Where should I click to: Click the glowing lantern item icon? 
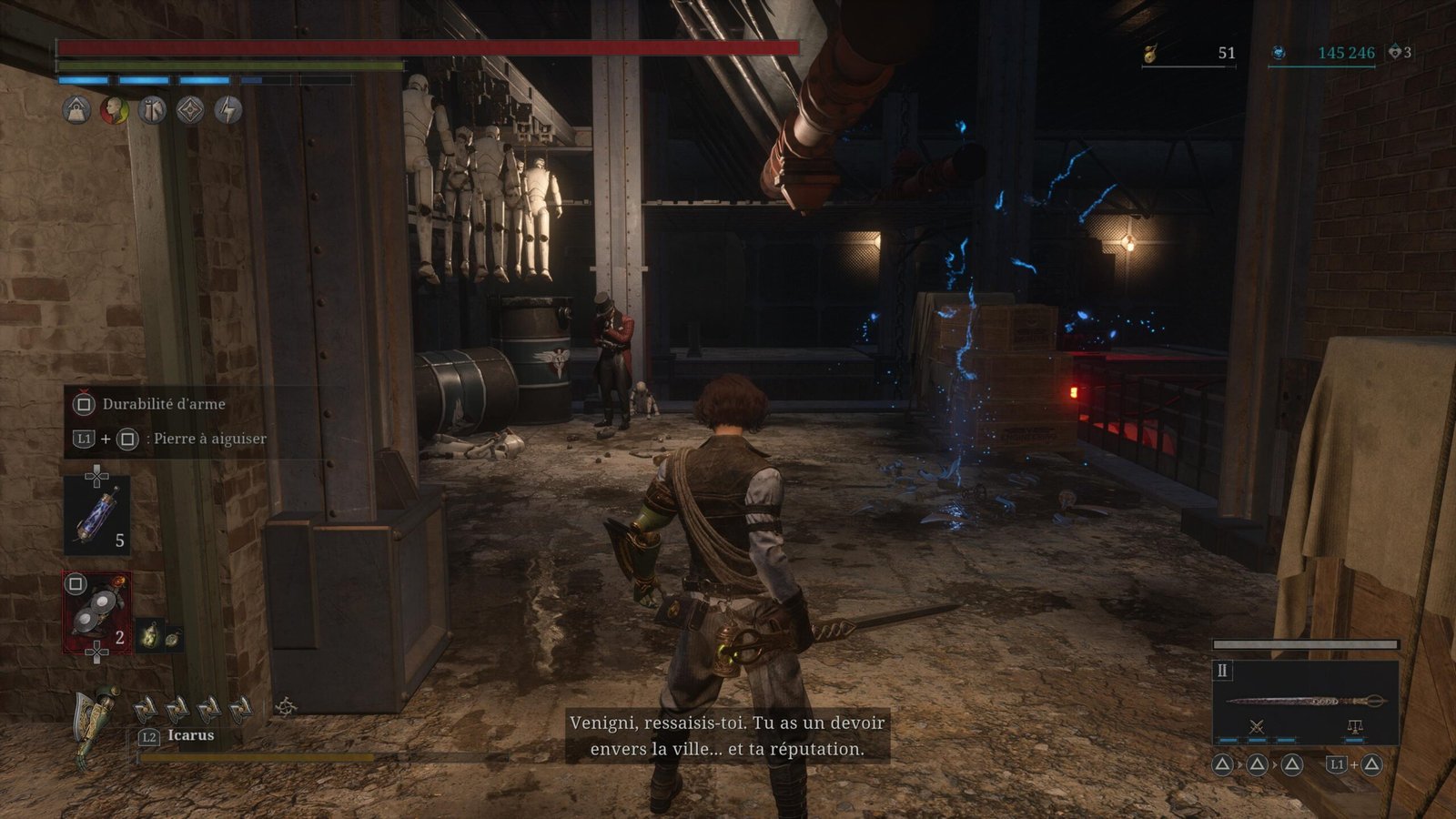coord(149,635)
